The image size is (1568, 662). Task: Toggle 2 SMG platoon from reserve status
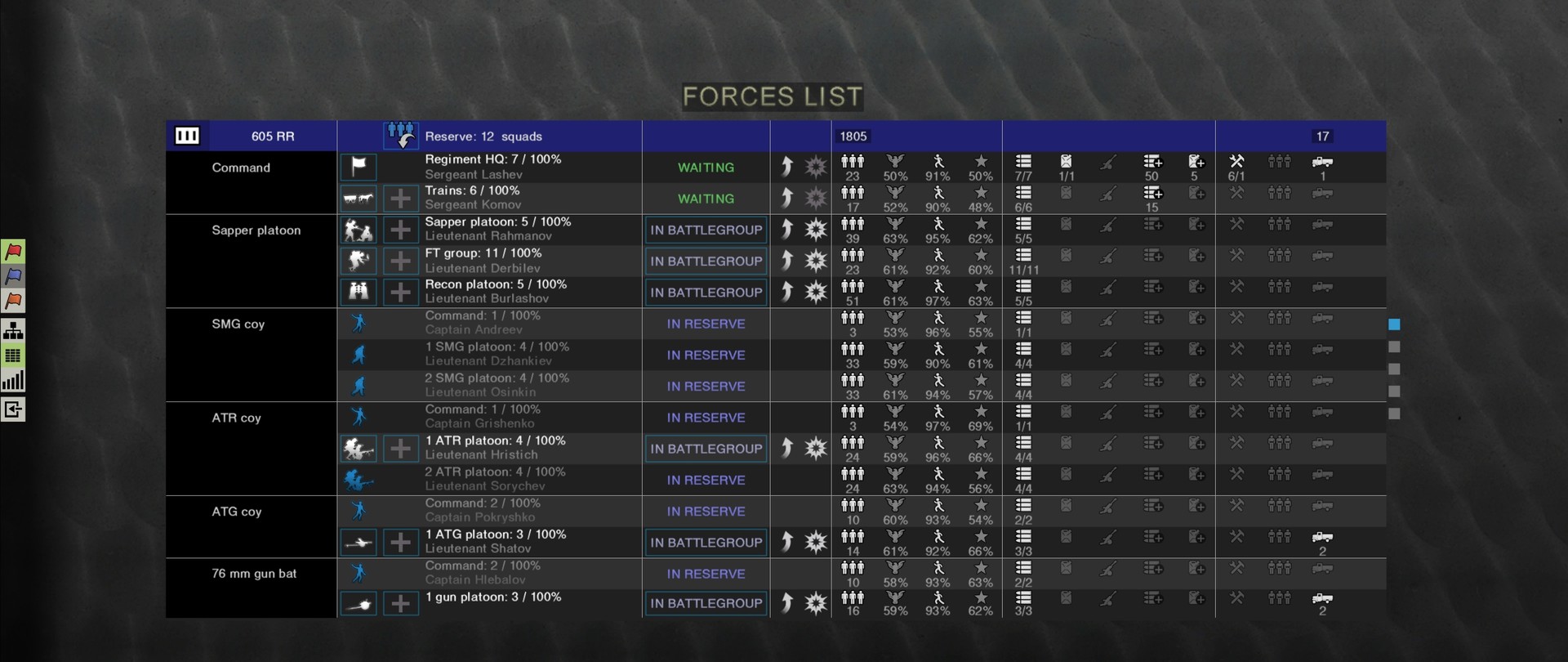(705, 386)
